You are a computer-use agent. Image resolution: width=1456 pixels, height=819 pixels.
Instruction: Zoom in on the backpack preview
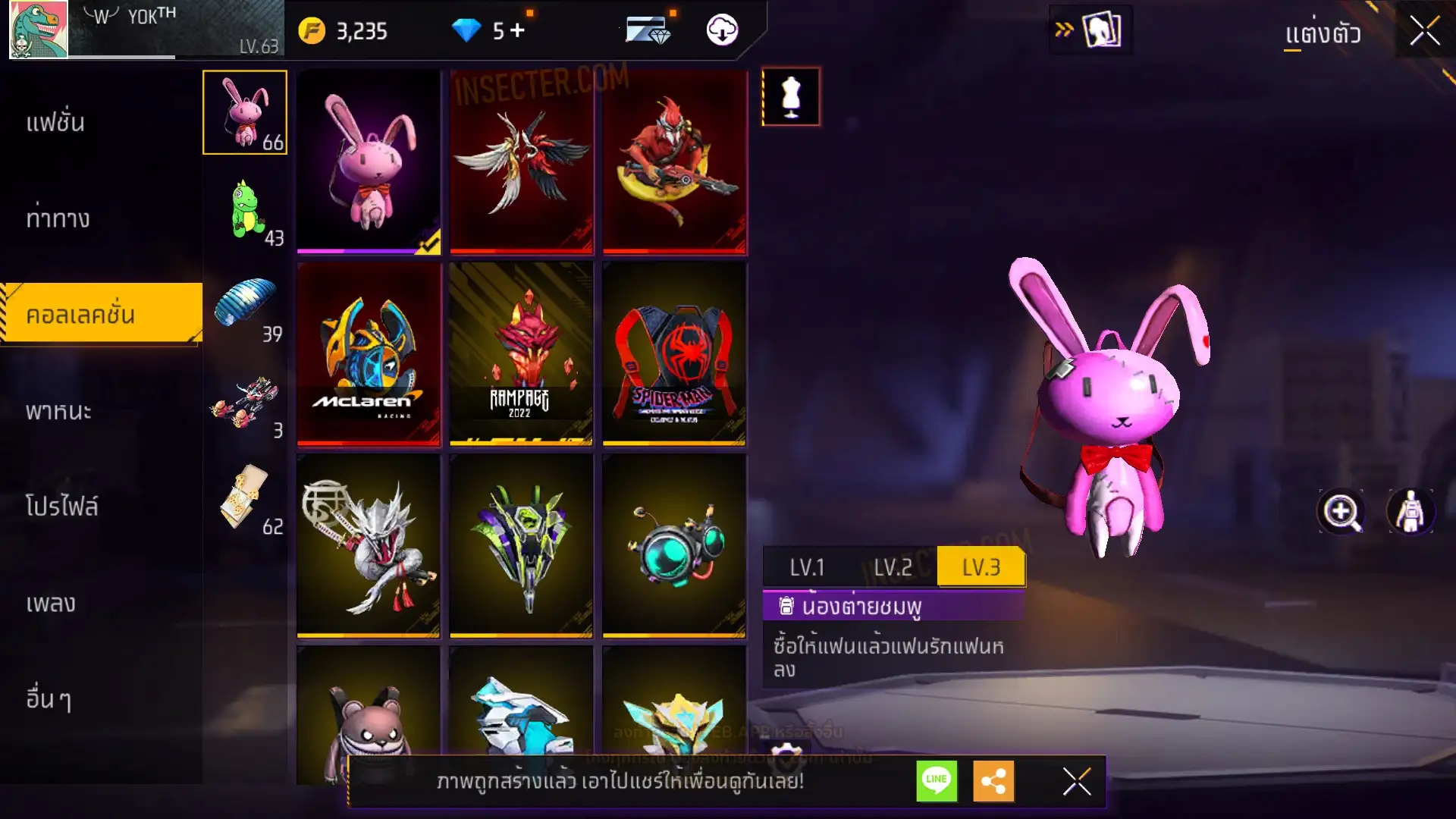pos(1341,512)
